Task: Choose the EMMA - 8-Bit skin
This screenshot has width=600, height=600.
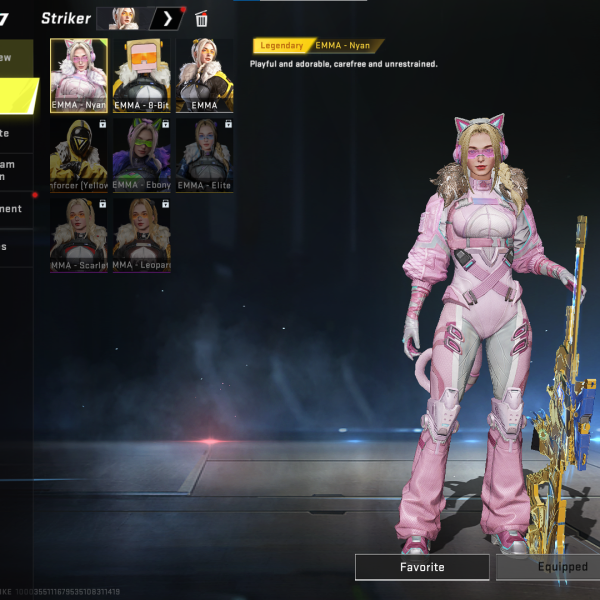Action: (x=141, y=76)
